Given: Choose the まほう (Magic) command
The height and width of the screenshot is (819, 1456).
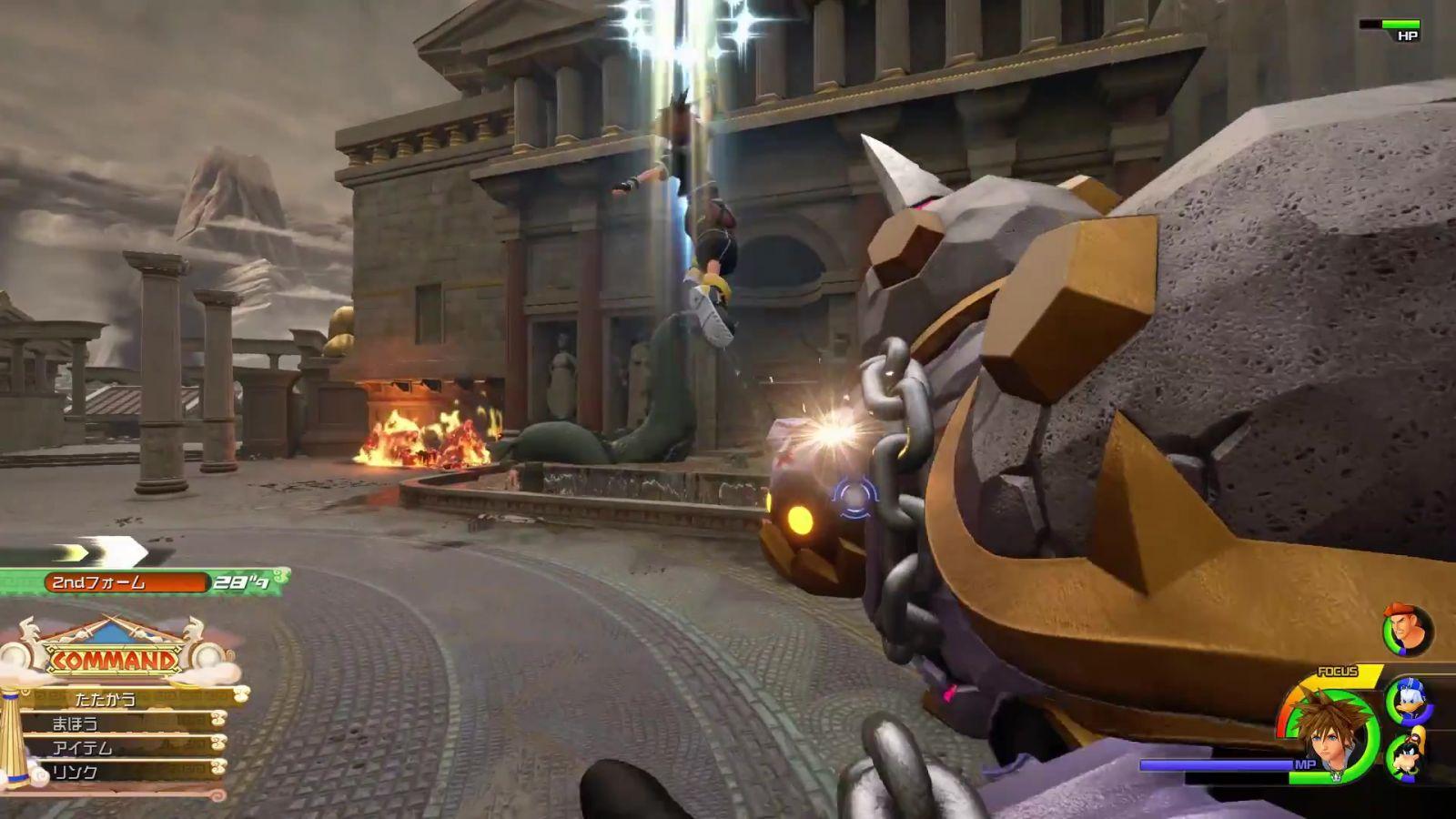Looking at the screenshot, I should coord(76,723).
